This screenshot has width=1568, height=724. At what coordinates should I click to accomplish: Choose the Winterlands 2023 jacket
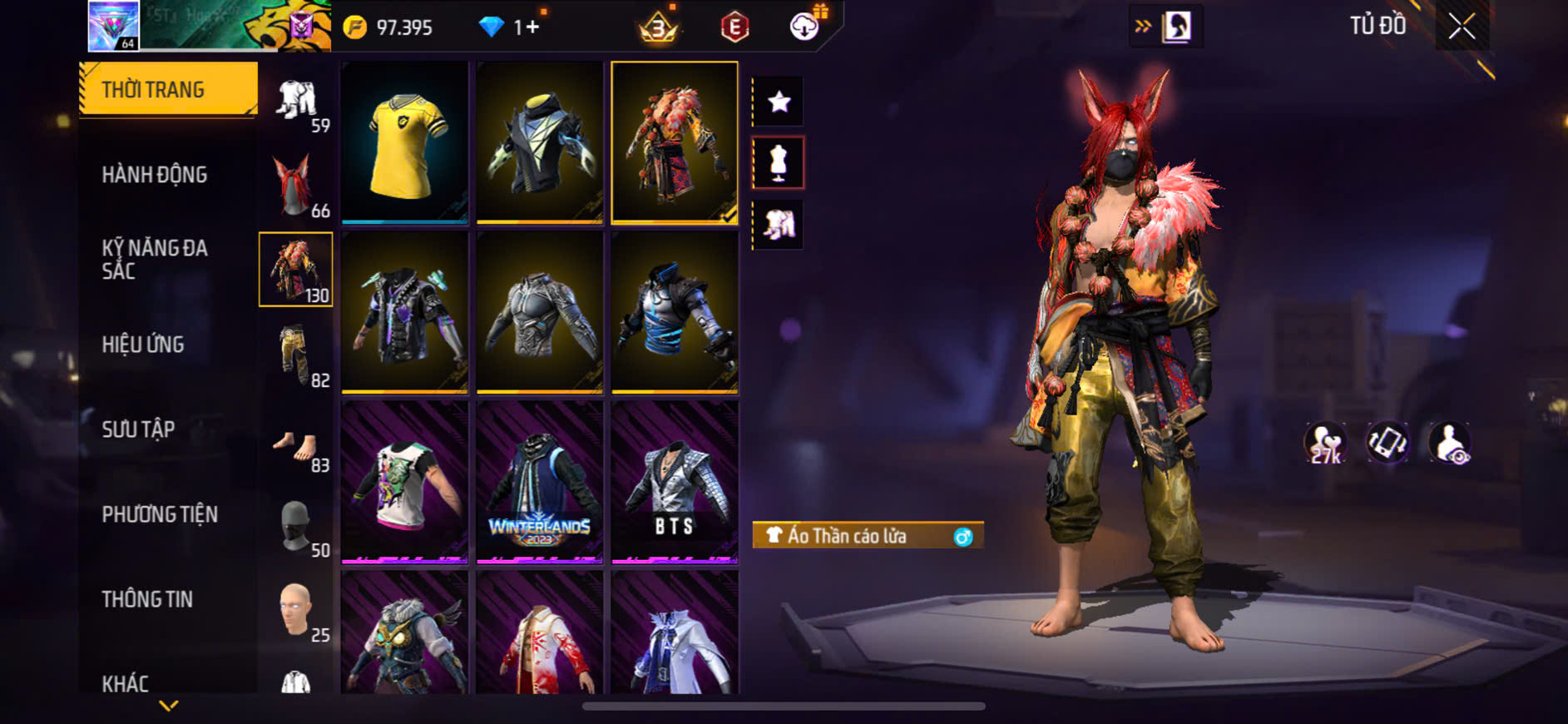540,482
